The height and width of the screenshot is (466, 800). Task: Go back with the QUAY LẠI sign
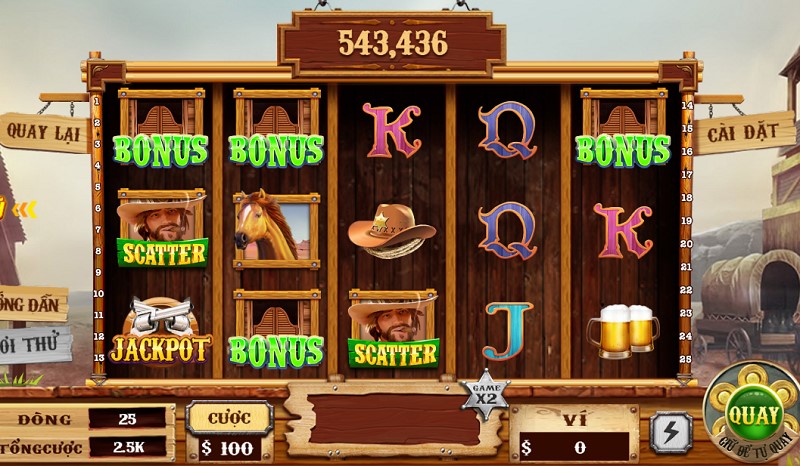[x=44, y=130]
